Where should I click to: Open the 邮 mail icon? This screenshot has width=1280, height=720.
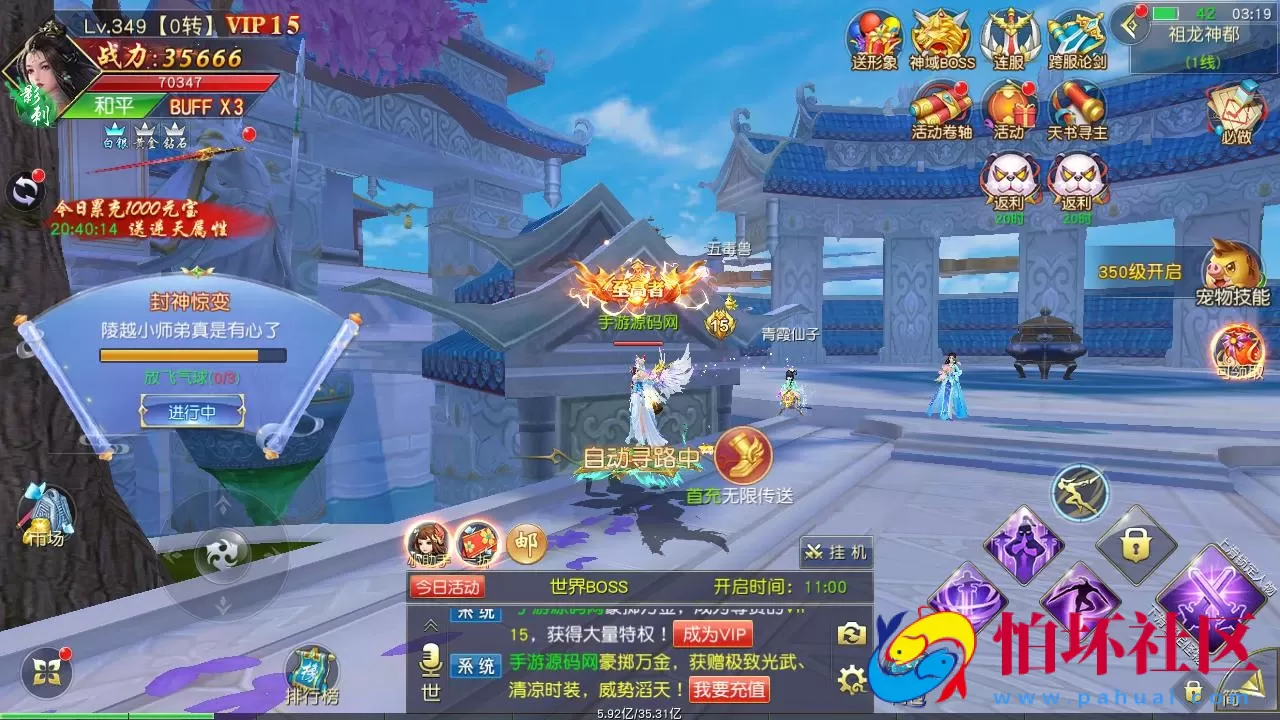527,543
